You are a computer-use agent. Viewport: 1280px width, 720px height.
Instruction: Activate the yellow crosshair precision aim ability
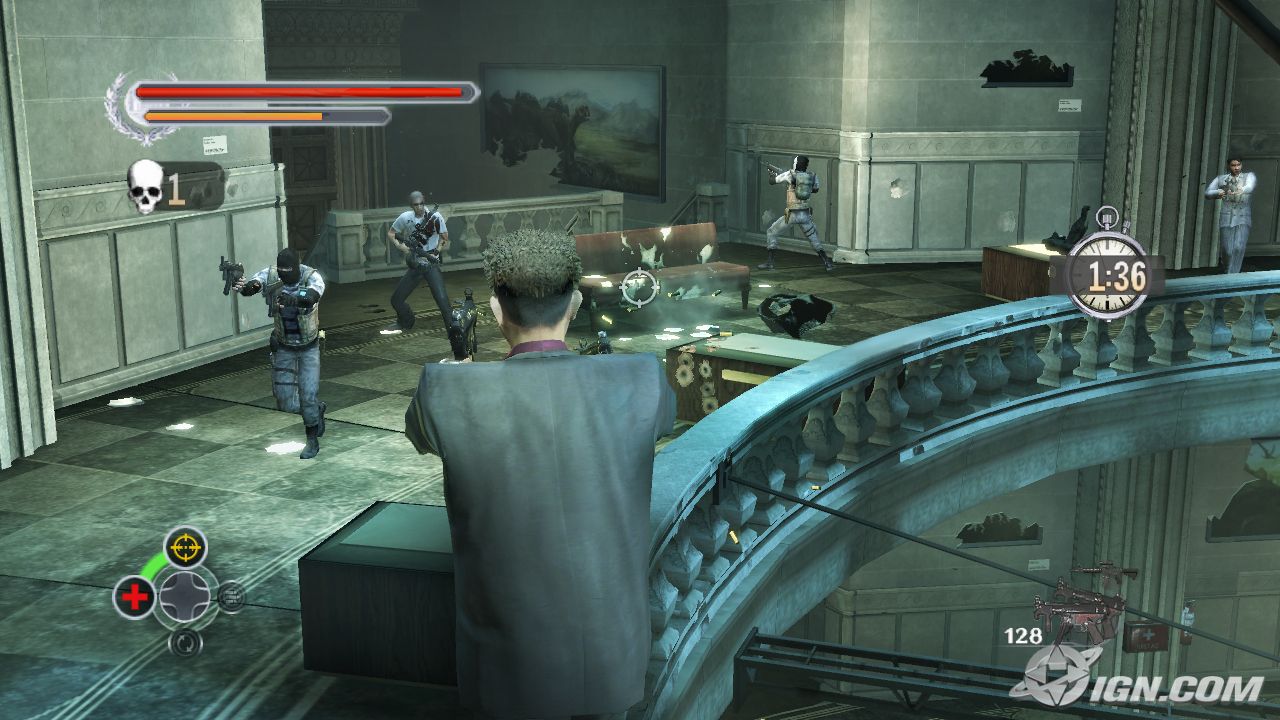(x=185, y=547)
